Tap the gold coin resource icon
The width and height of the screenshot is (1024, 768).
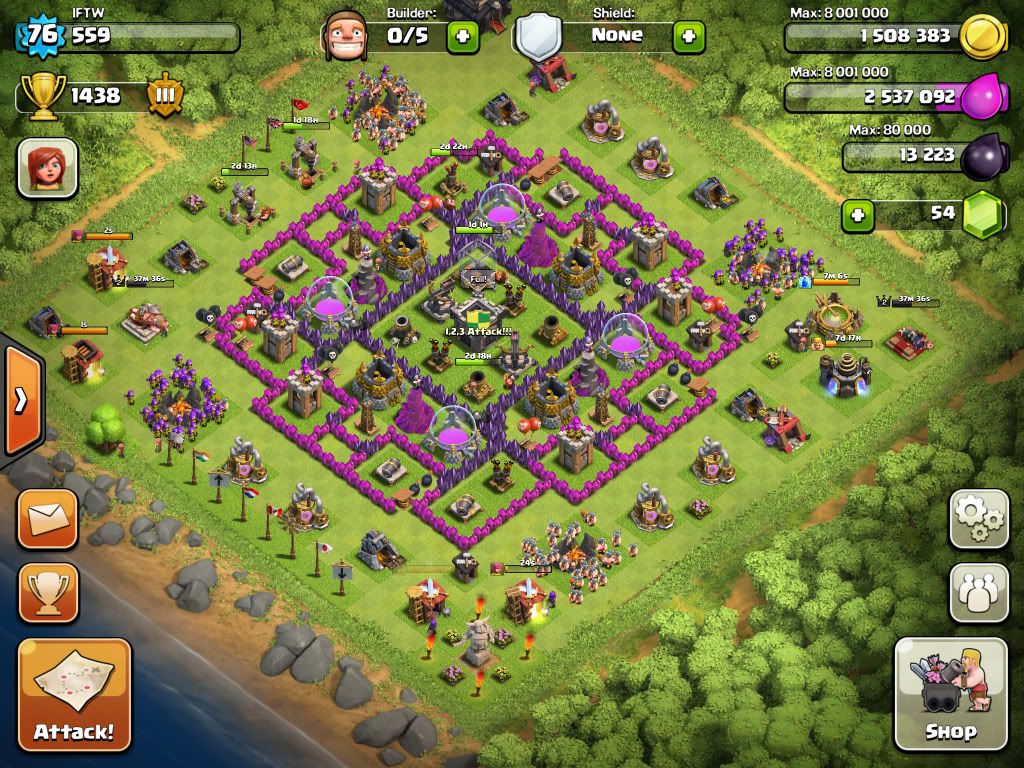pos(982,37)
